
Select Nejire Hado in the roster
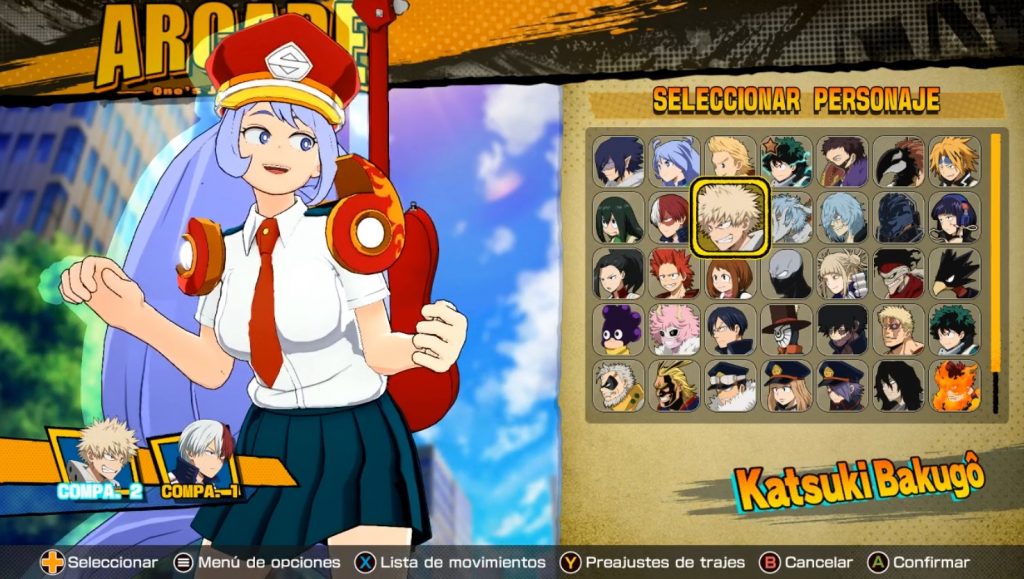tap(674, 161)
